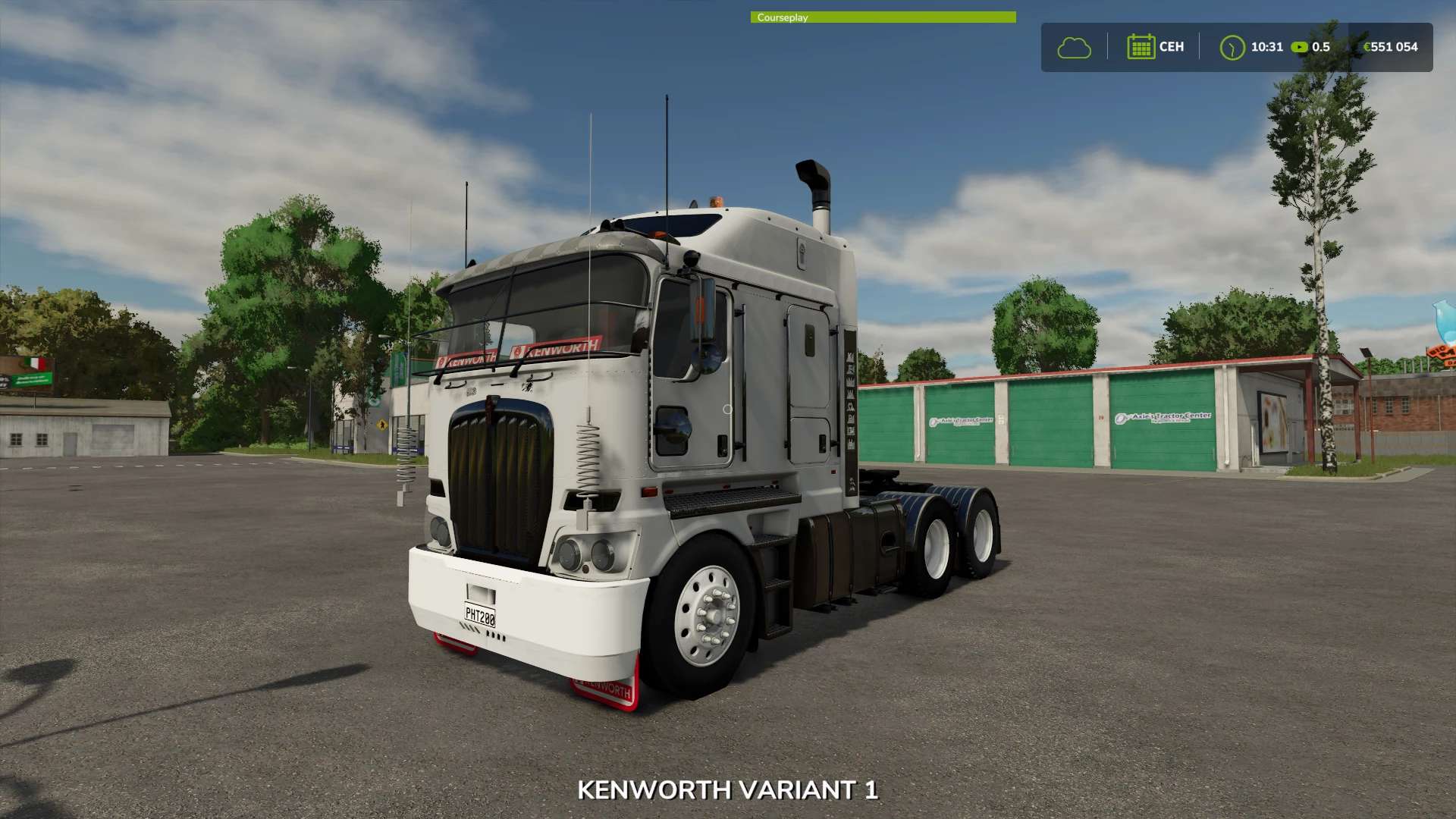Image resolution: width=1456 pixels, height=819 pixels.
Task: Click the CEH calendar menu entry
Action: pos(1156,47)
